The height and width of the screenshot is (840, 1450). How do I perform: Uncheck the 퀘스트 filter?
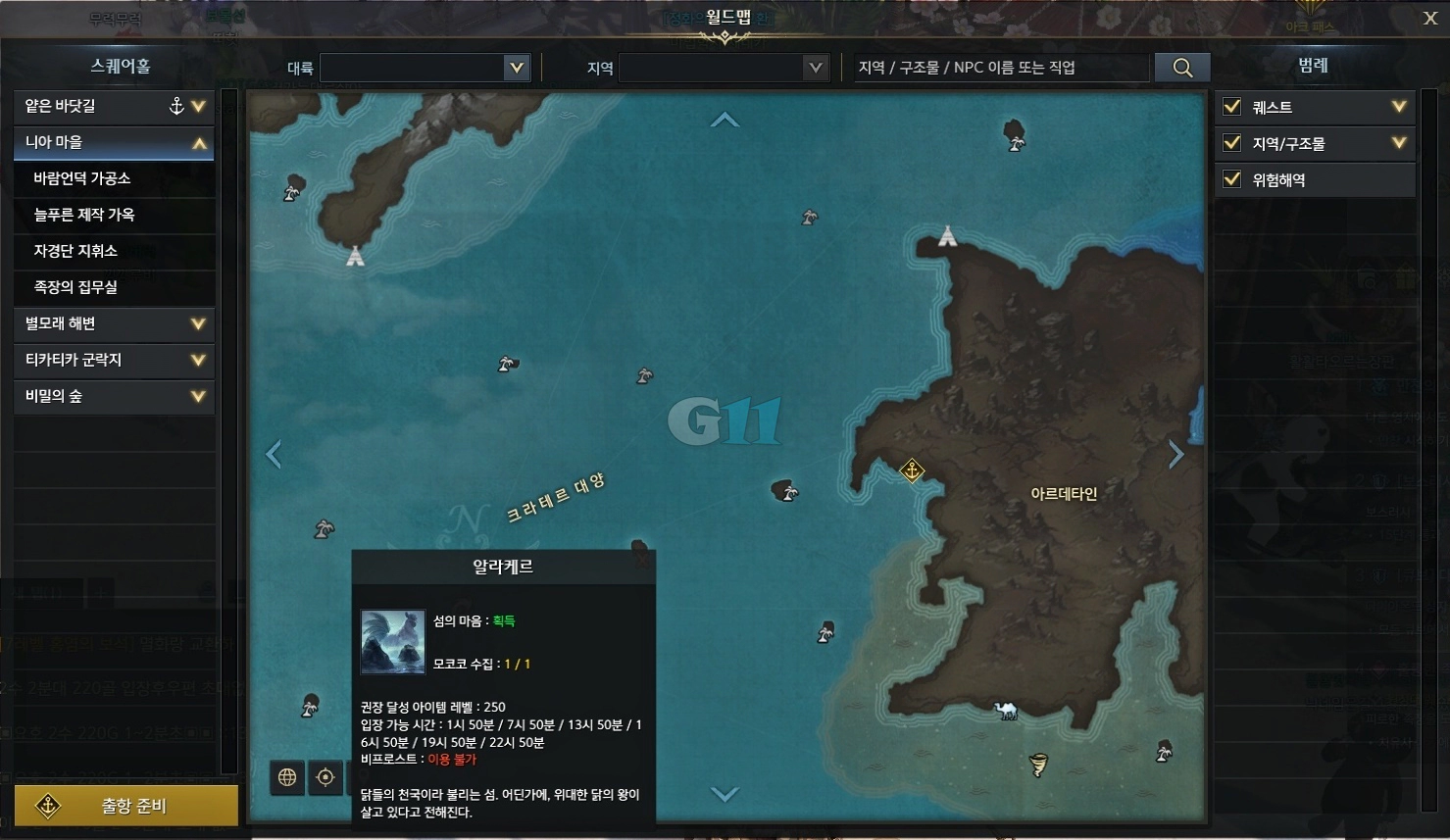pyautogui.click(x=1231, y=107)
